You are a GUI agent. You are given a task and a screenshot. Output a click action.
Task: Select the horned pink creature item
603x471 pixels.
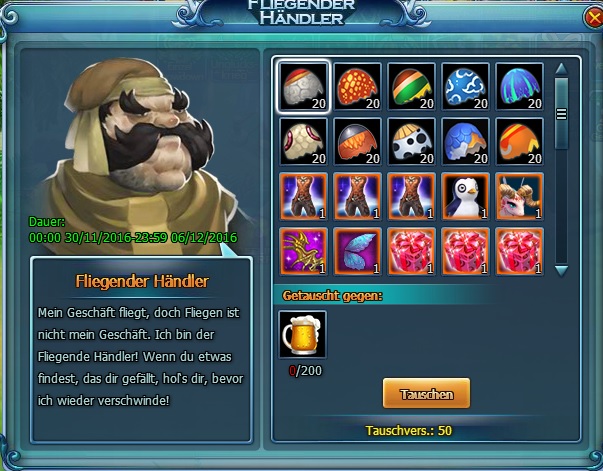(519, 196)
